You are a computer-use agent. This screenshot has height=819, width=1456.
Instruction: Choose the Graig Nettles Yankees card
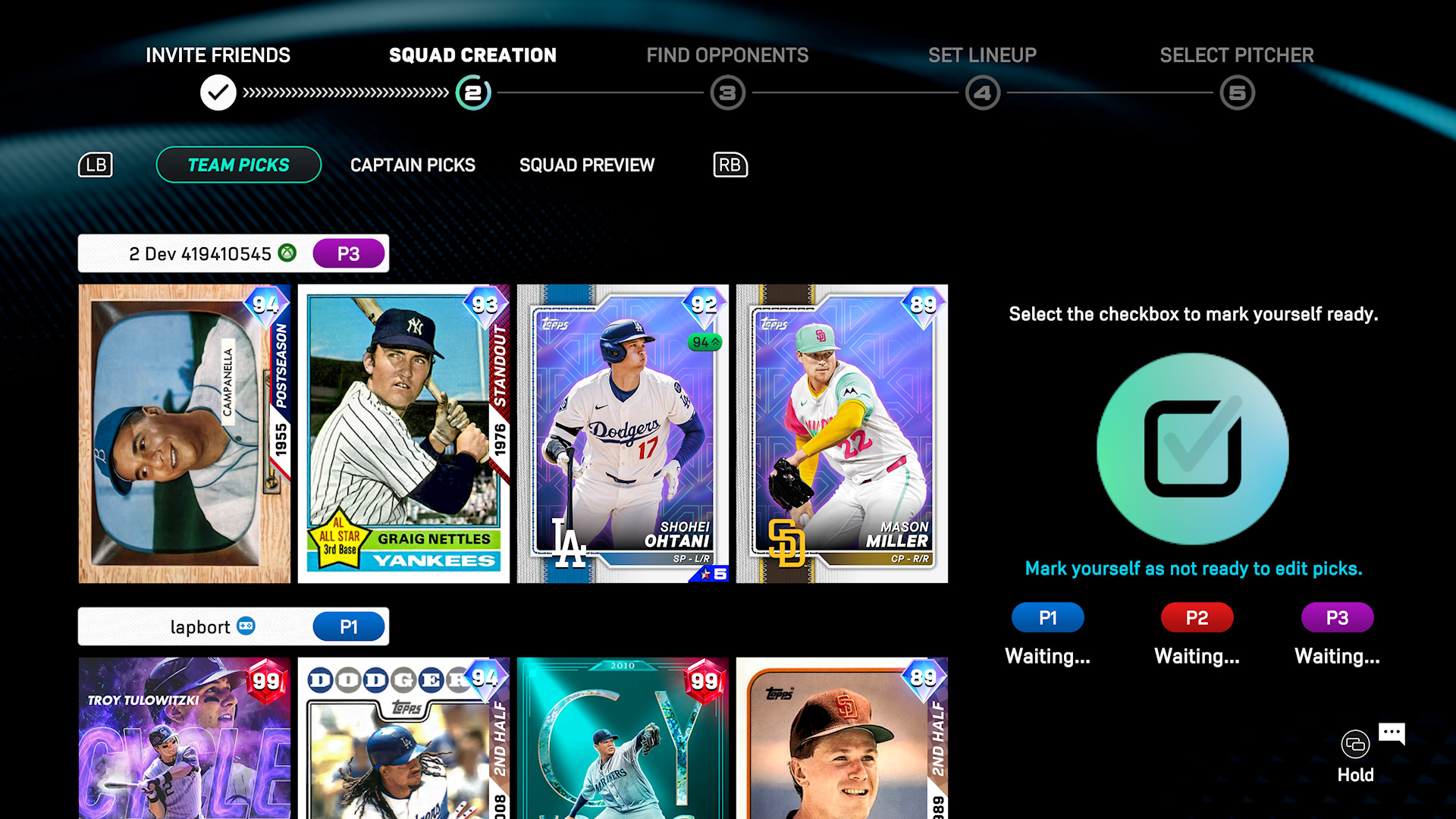pyautogui.click(x=403, y=434)
